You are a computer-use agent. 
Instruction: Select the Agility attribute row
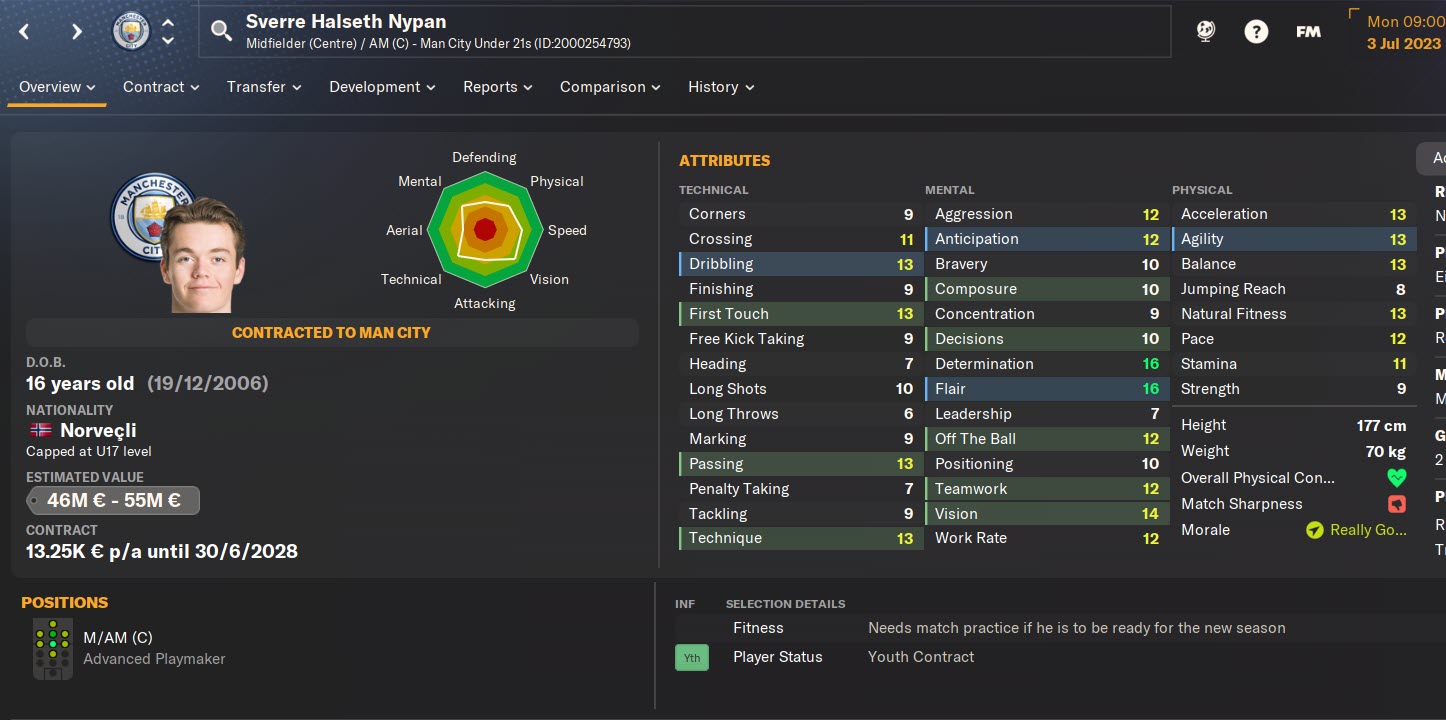tap(1293, 239)
